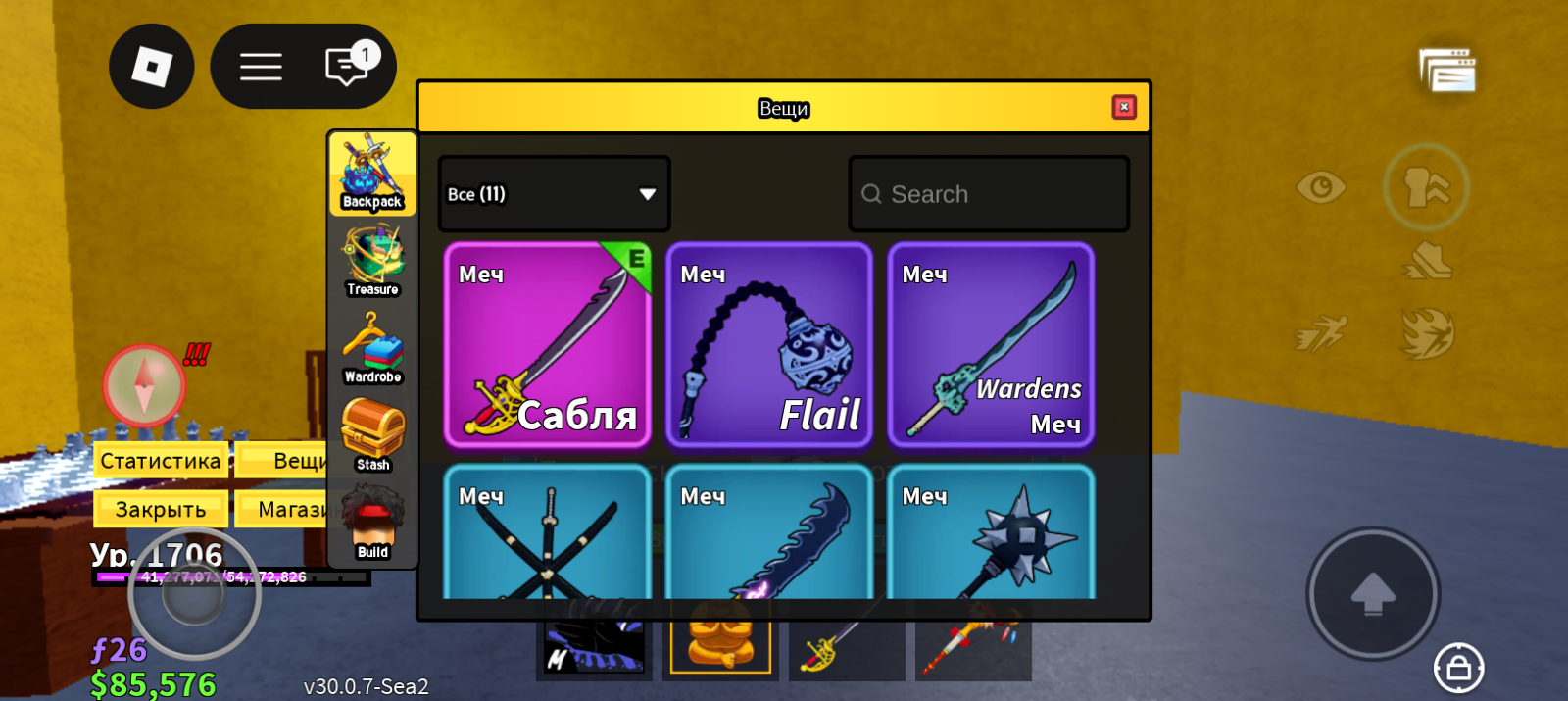Click the inventory Search field

pos(990,194)
